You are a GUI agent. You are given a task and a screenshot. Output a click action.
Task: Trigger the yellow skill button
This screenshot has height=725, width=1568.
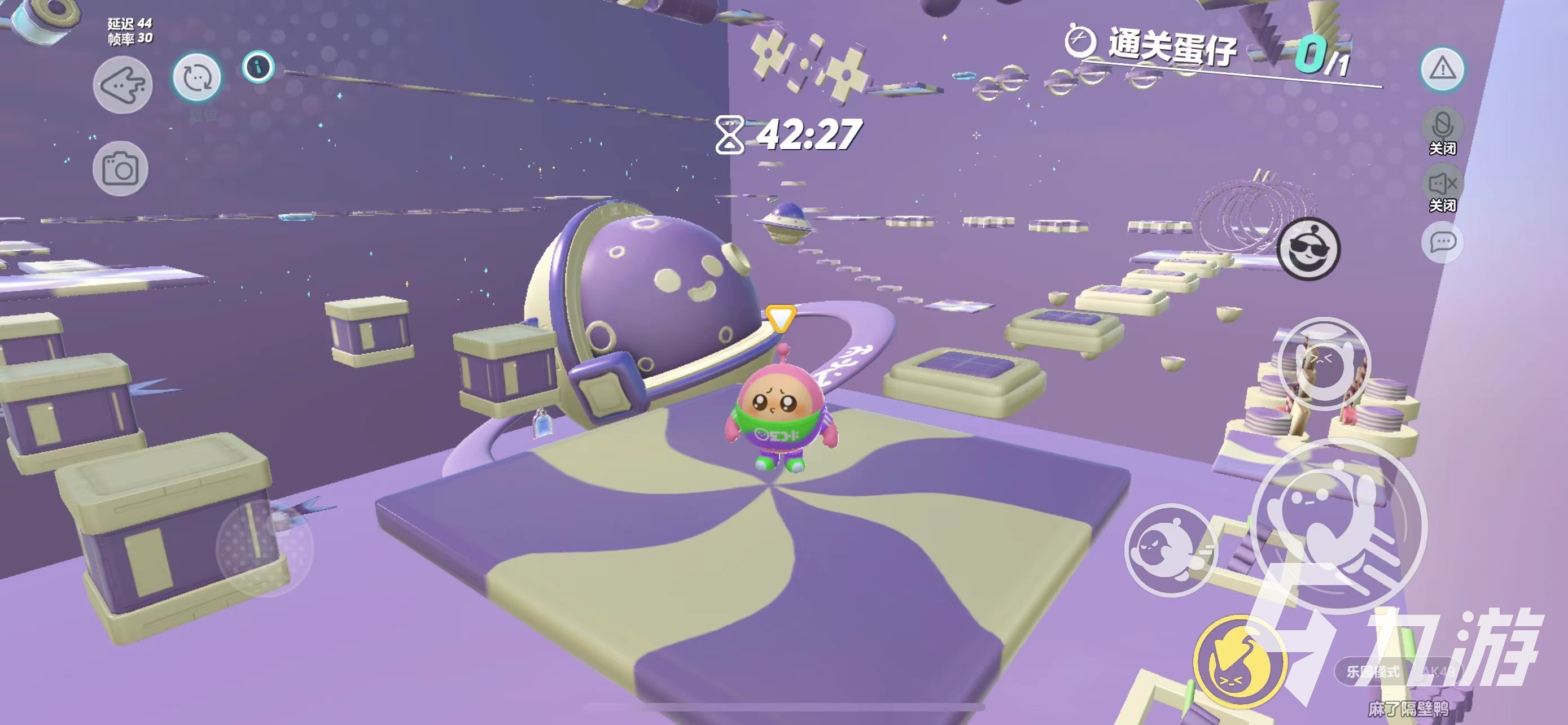1239,662
